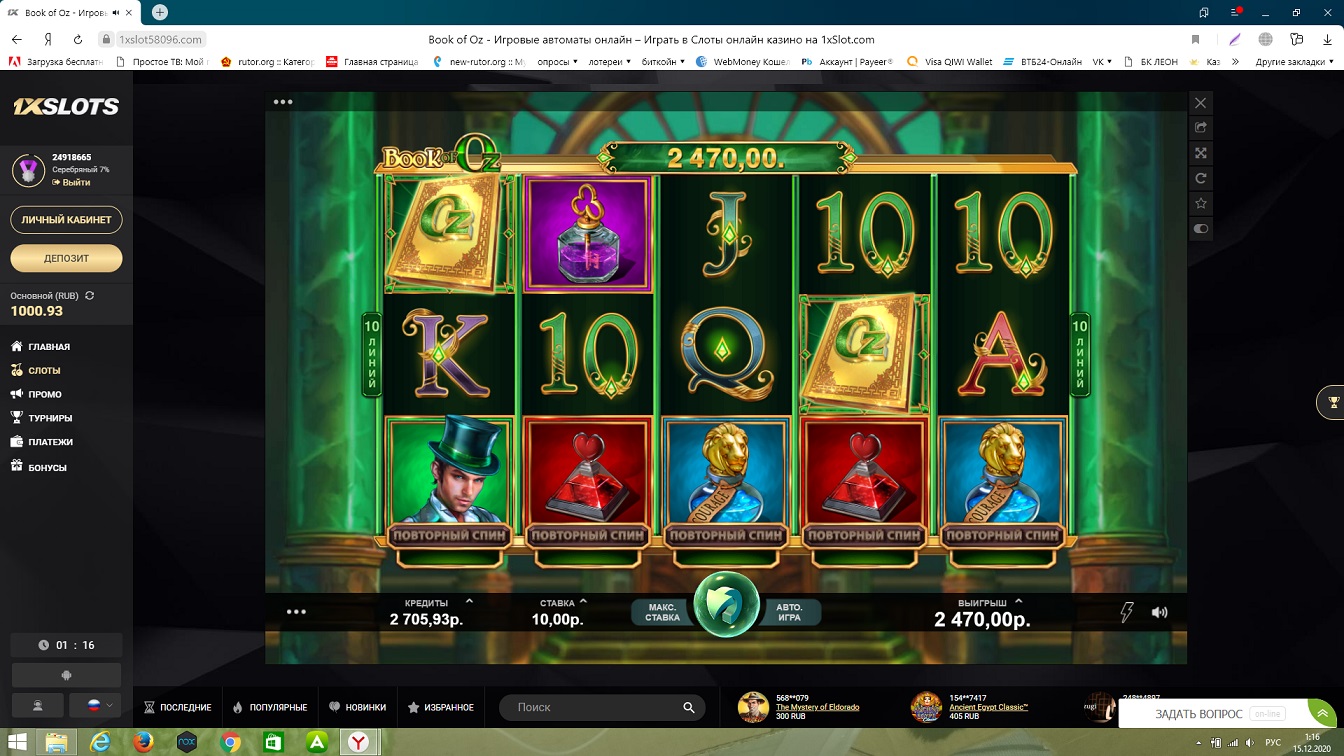Open the quick spin lightning bolt option
1344x756 pixels.
[x=1126, y=612]
